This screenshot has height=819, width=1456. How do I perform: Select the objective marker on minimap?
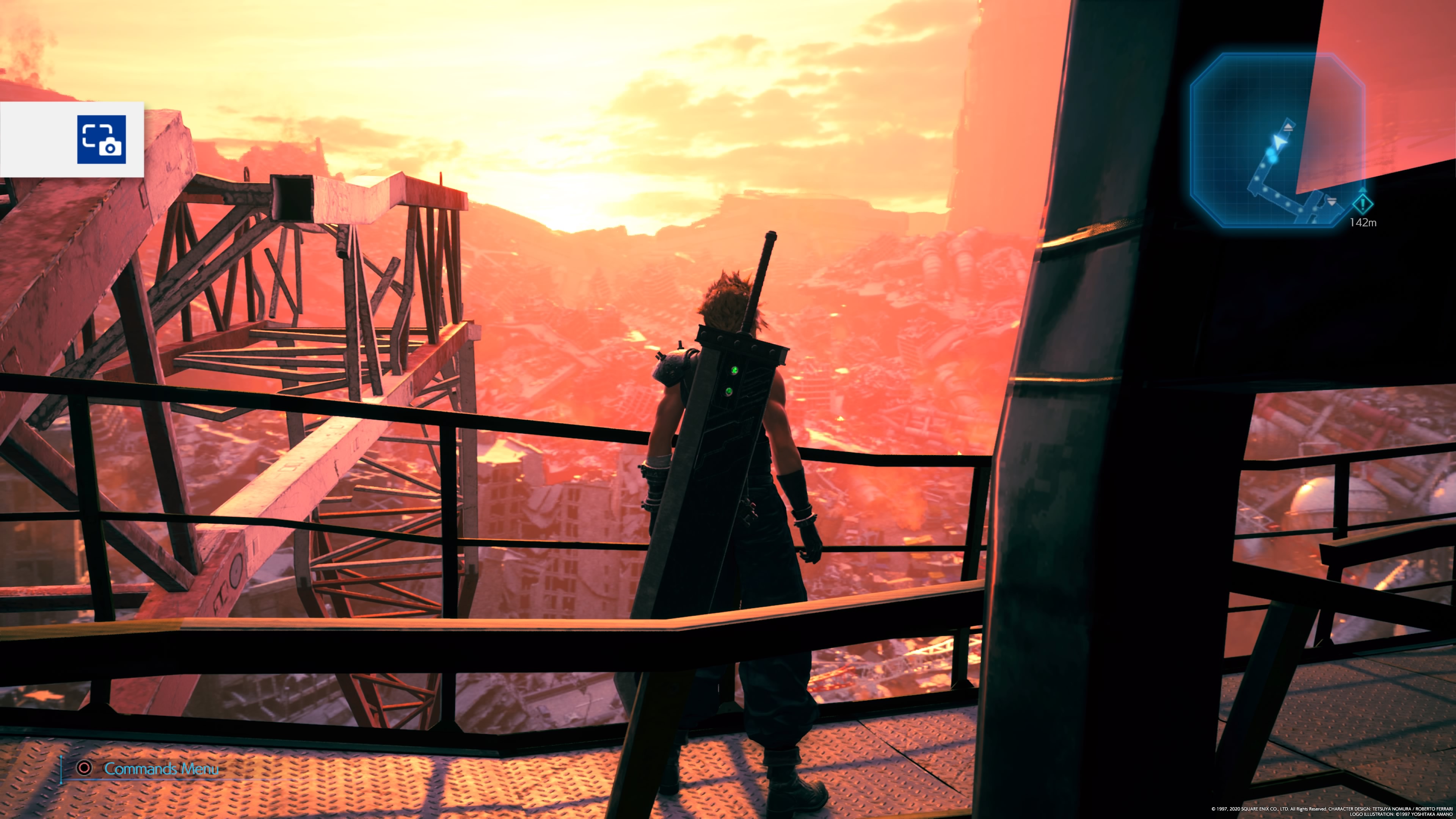coord(1363,204)
